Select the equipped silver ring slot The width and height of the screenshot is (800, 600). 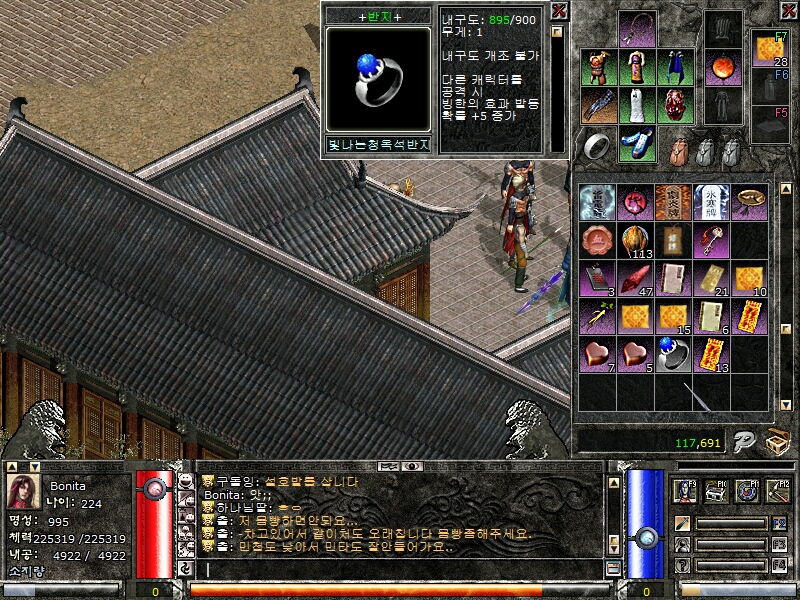point(598,146)
